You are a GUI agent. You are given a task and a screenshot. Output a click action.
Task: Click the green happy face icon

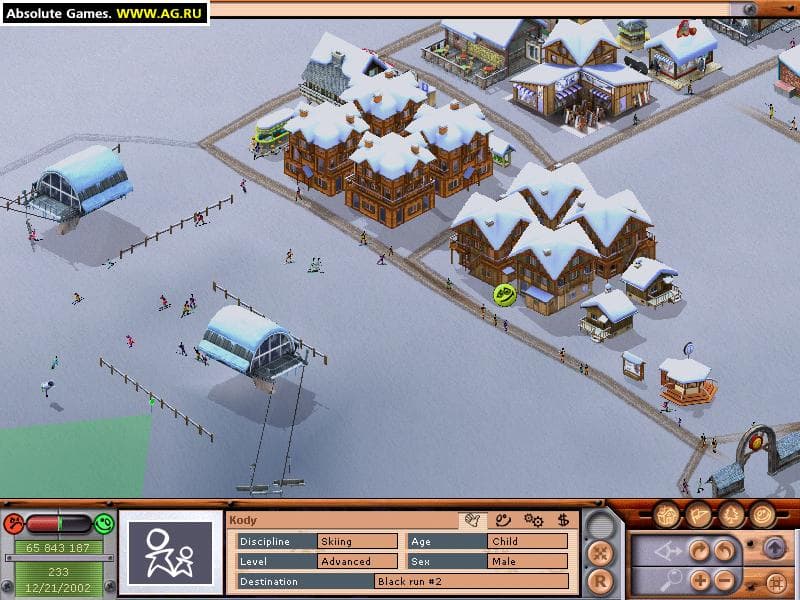(x=104, y=523)
